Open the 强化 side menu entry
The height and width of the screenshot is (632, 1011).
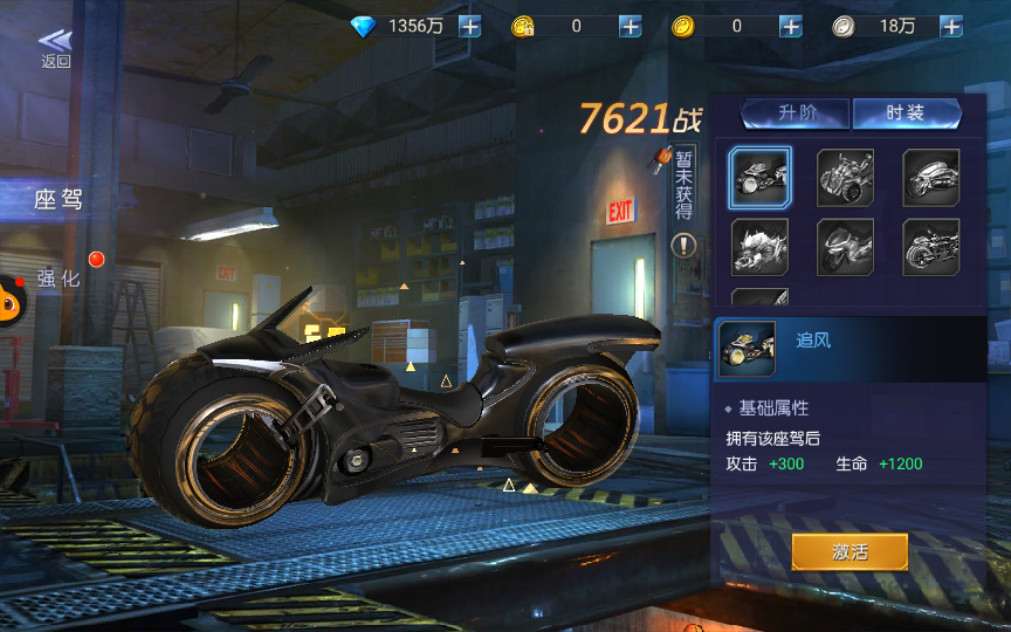pyautogui.click(x=58, y=278)
